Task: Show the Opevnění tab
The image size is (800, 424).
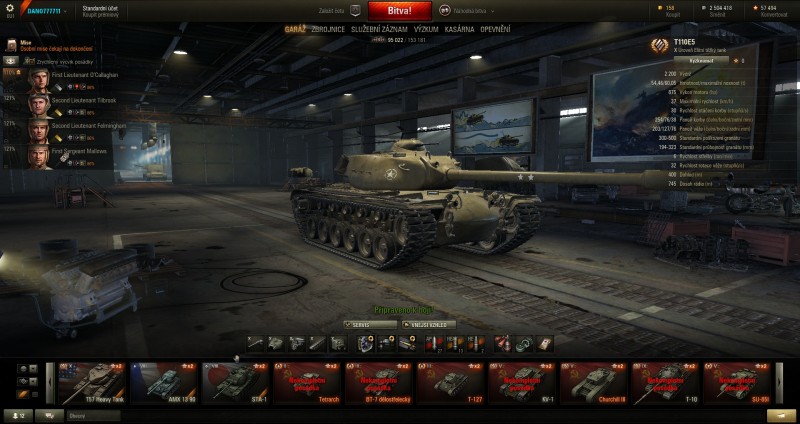Action: click(498, 29)
